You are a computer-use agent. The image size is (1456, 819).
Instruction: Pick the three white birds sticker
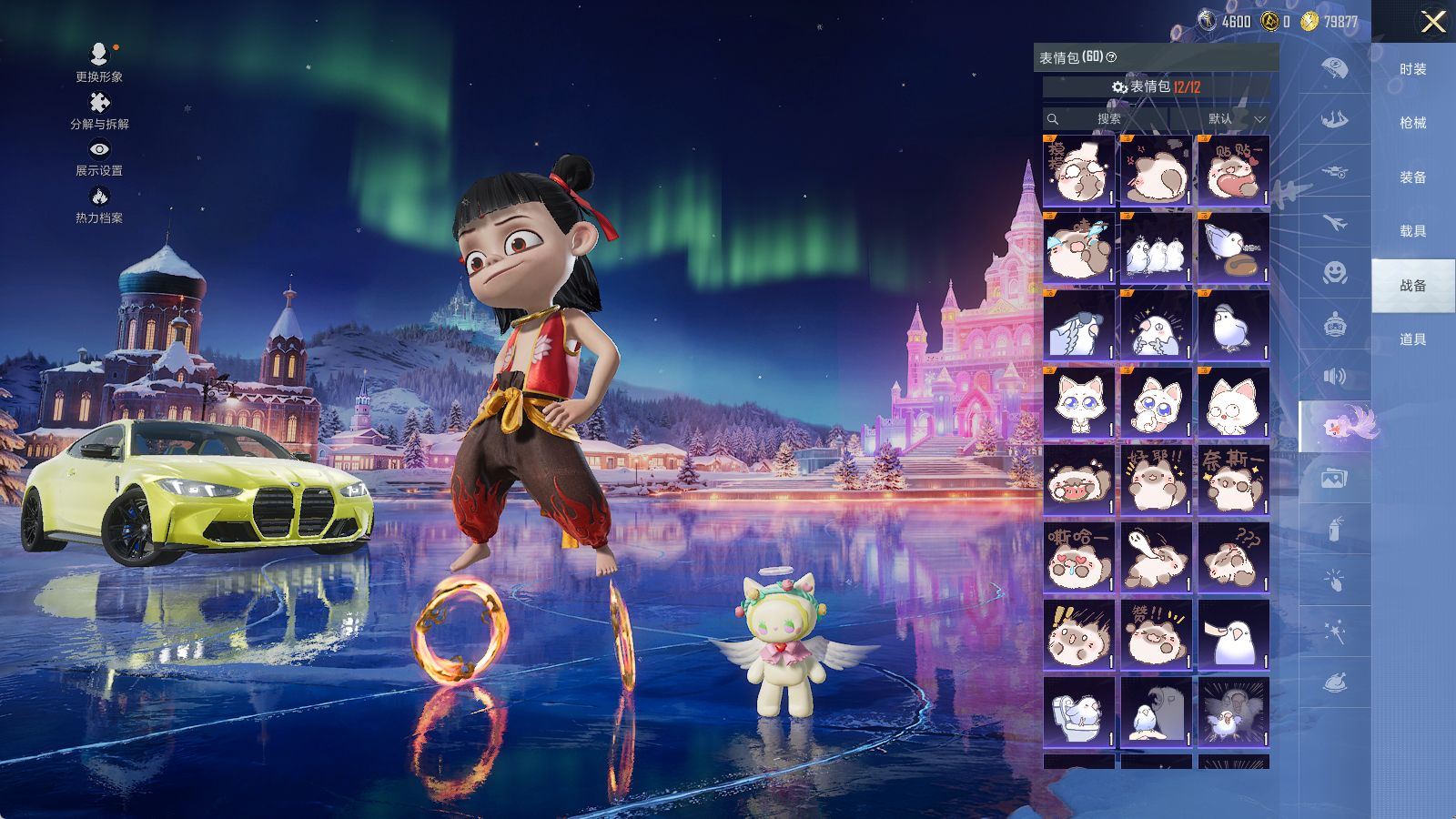point(1156,248)
